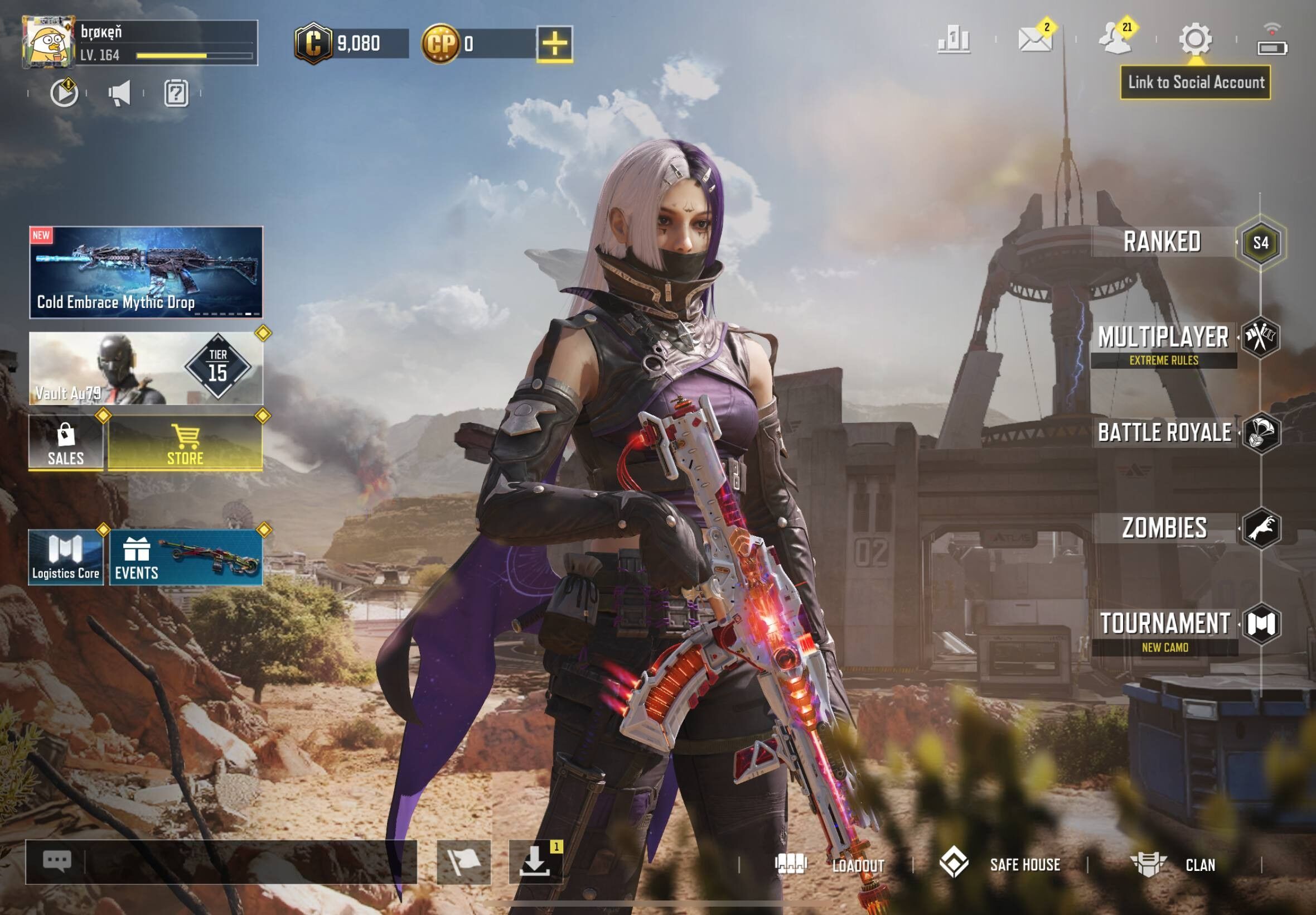View the Cold Embrace Mythic Drop banner
This screenshot has height=915, width=1316.
146,272
